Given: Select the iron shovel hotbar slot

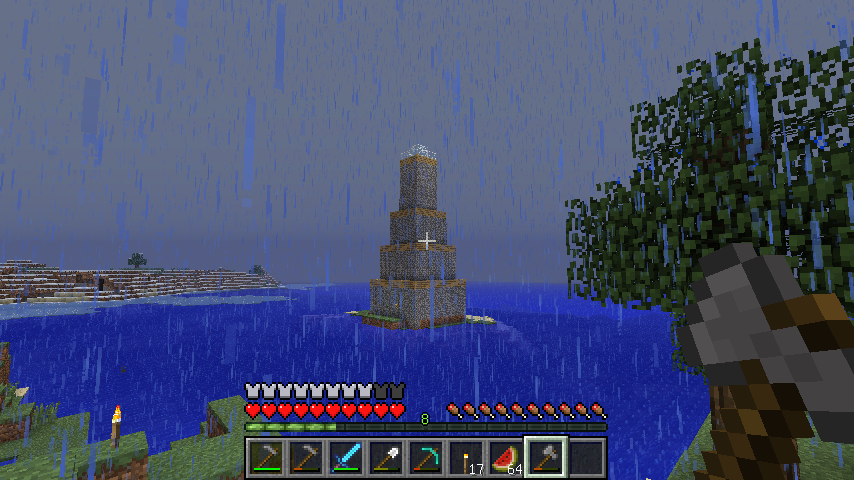Looking at the screenshot, I should point(386,458).
